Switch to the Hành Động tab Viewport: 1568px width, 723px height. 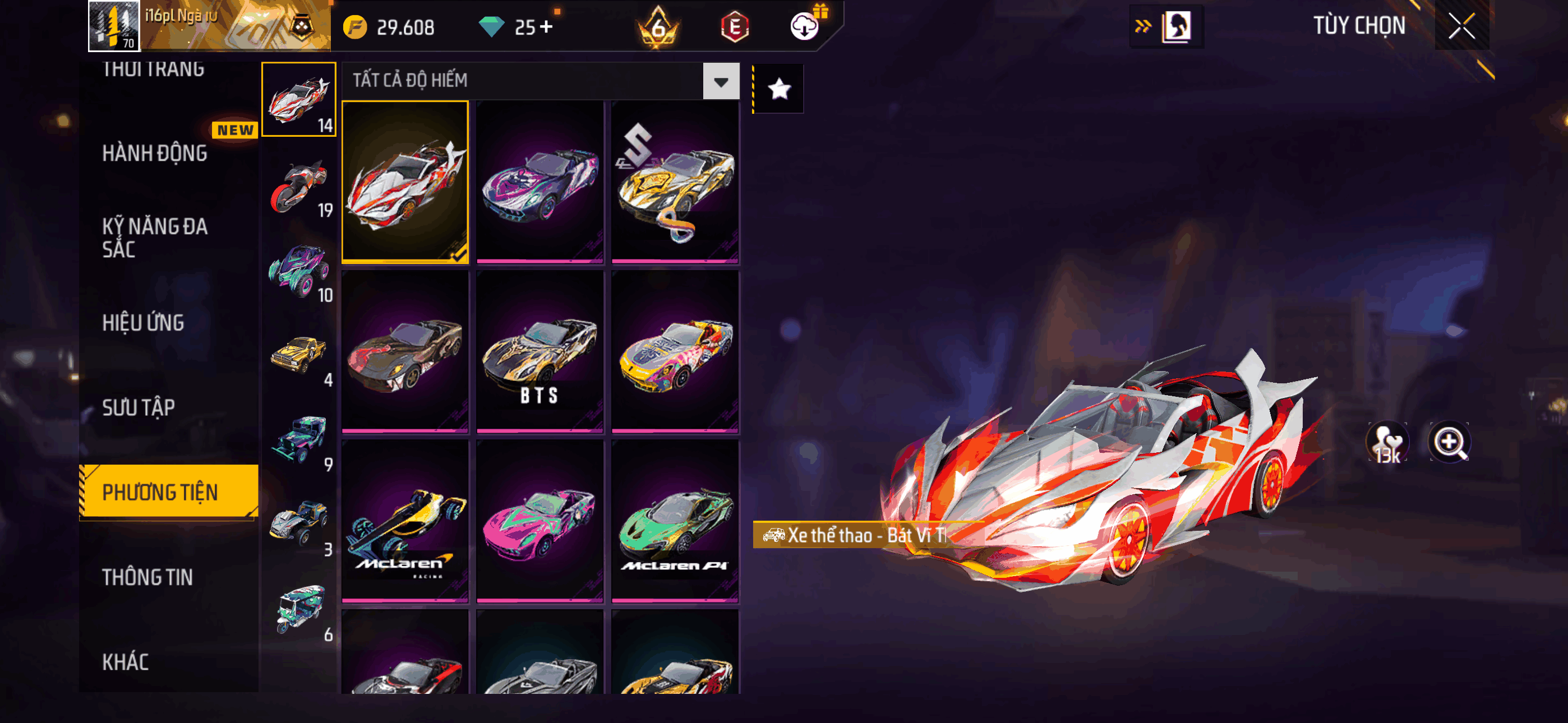coord(155,154)
